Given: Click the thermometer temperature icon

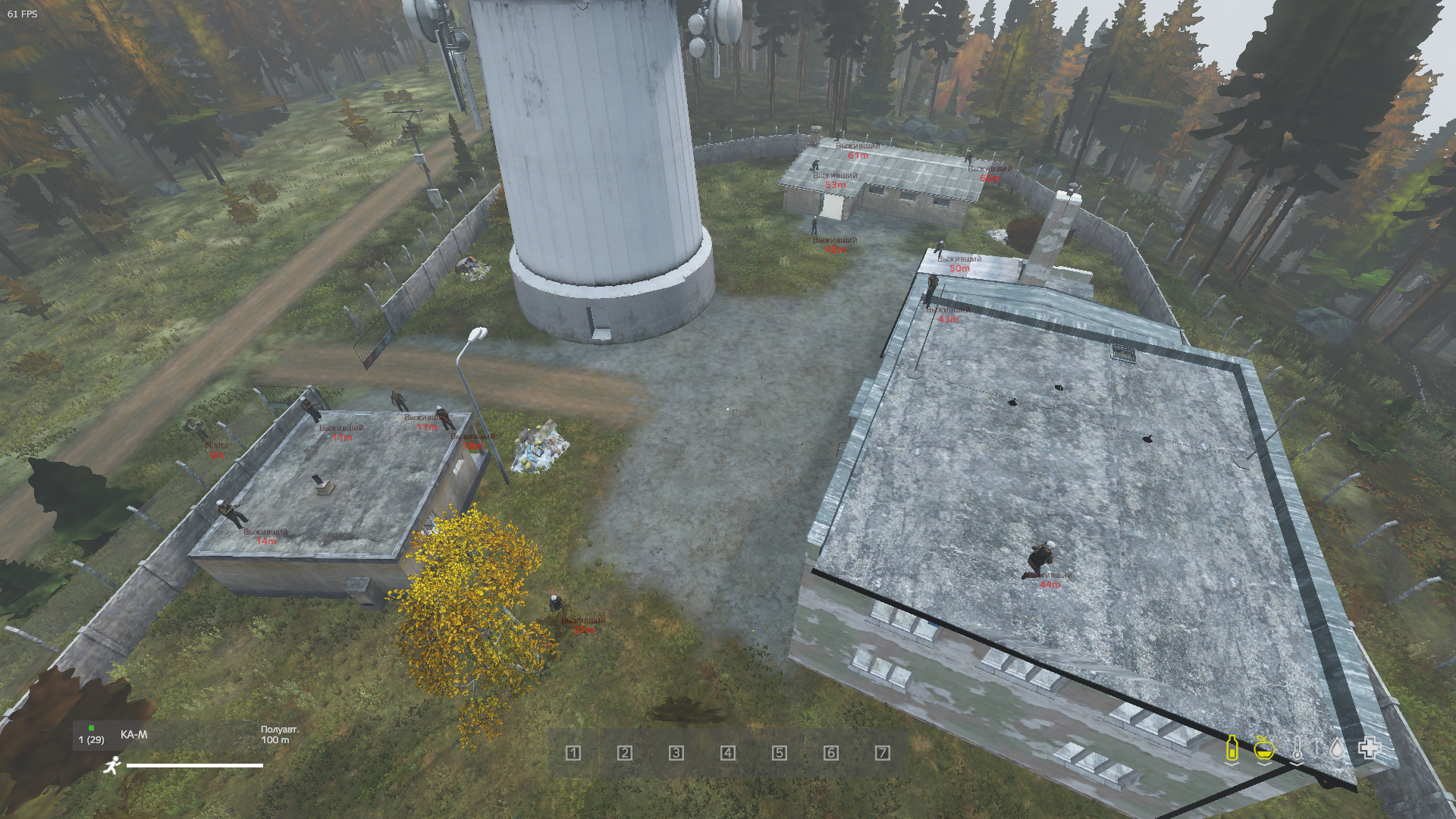Looking at the screenshot, I should (x=1298, y=749).
